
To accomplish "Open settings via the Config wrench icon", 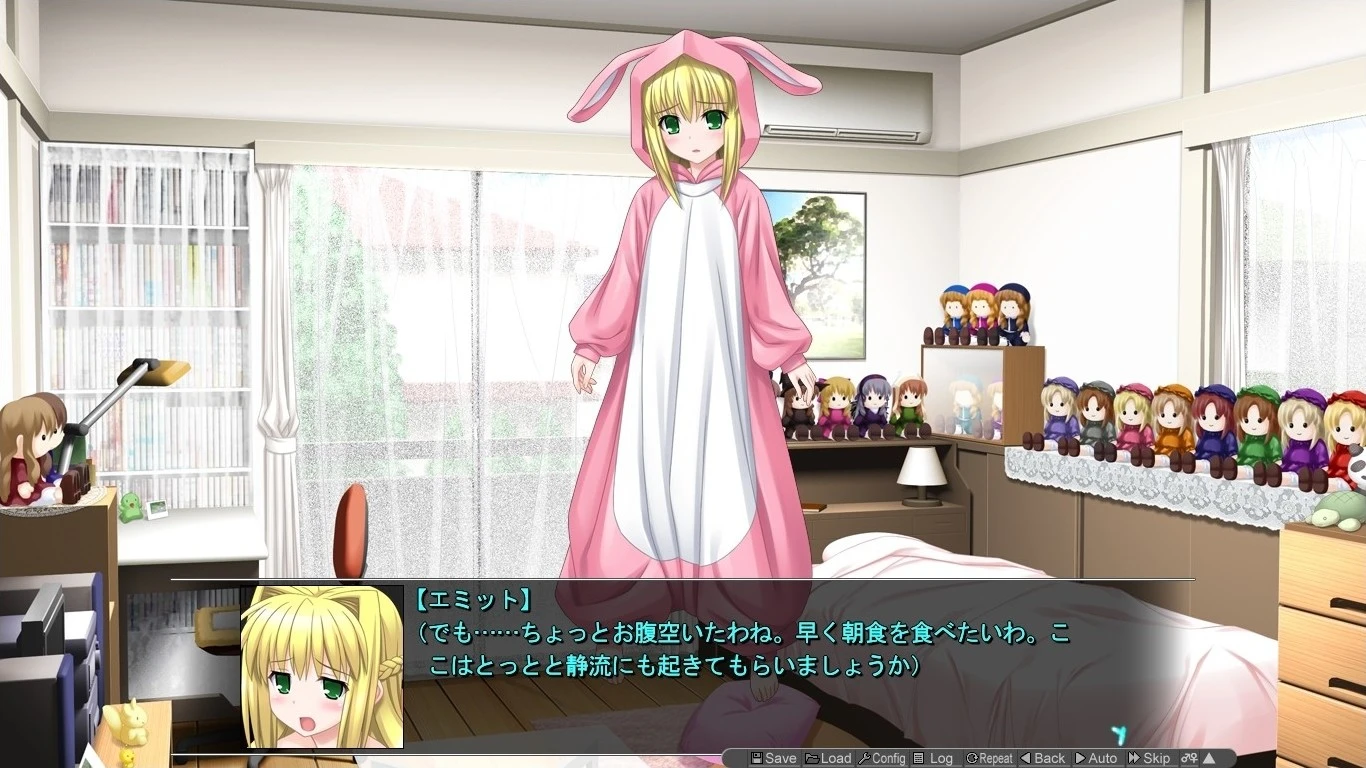I will pos(866,758).
